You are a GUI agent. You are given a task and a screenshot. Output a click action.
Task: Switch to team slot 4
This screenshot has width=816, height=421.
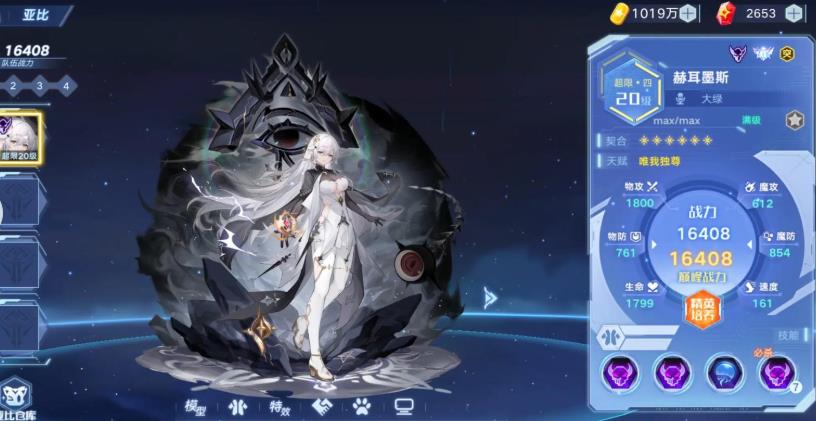click(x=66, y=86)
